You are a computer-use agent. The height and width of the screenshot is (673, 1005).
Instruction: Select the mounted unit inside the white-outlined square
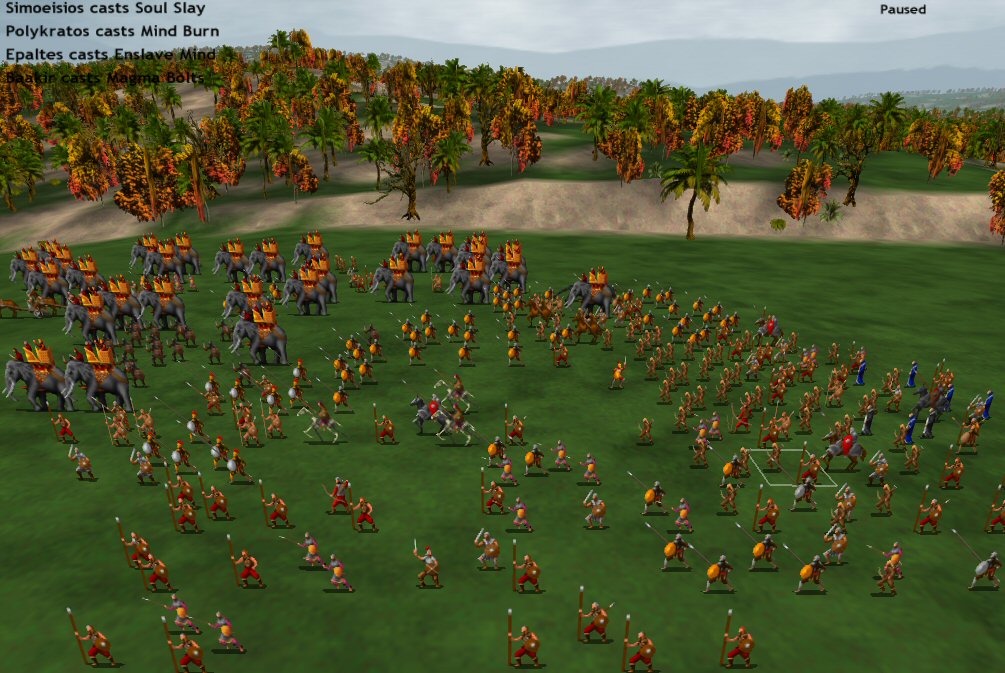pos(845,450)
